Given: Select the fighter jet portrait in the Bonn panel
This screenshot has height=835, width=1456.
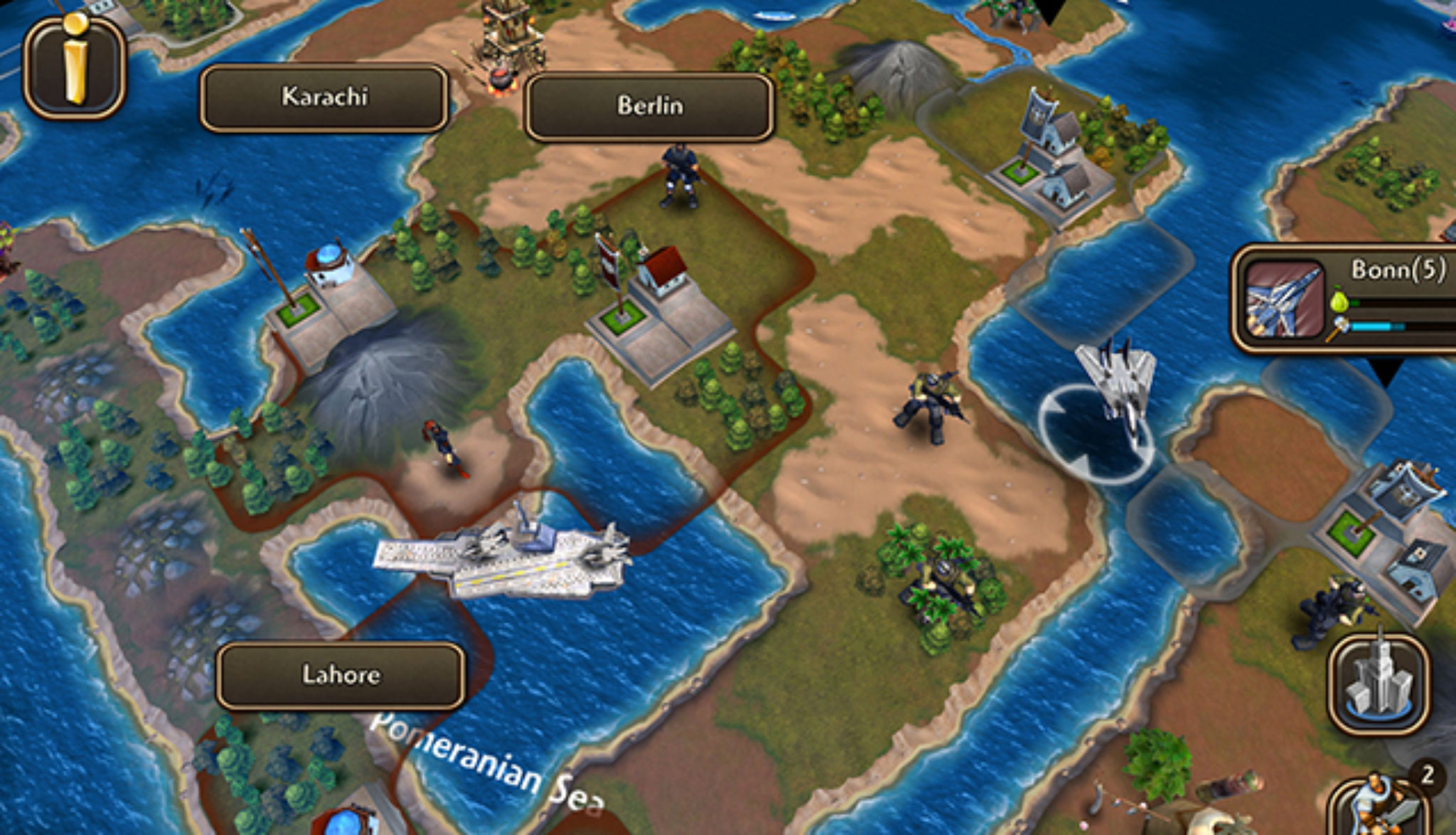Looking at the screenshot, I should click(x=1285, y=300).
